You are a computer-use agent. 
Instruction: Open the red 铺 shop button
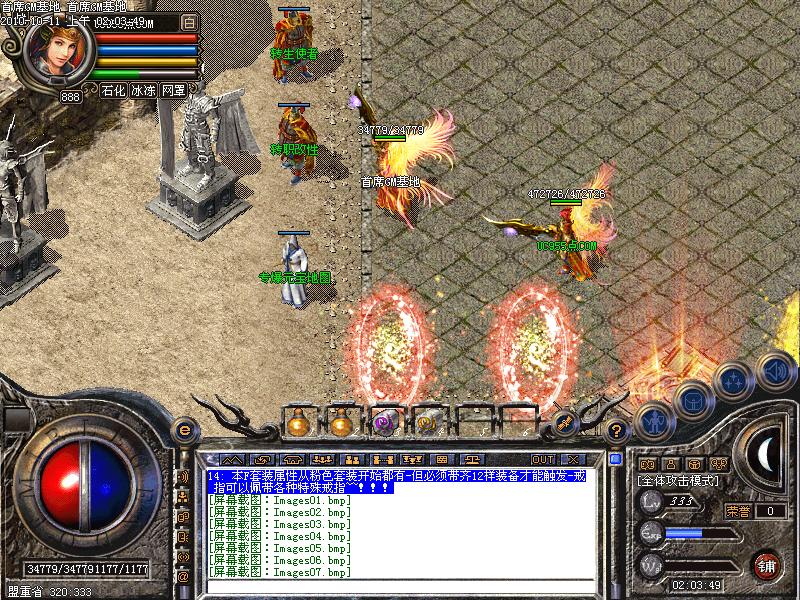point(768,565)
